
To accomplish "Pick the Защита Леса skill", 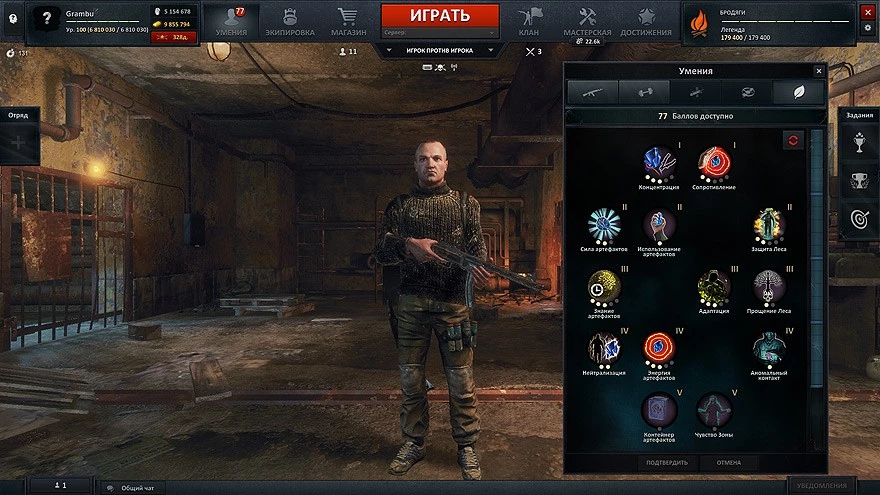I will coord(769,225).
